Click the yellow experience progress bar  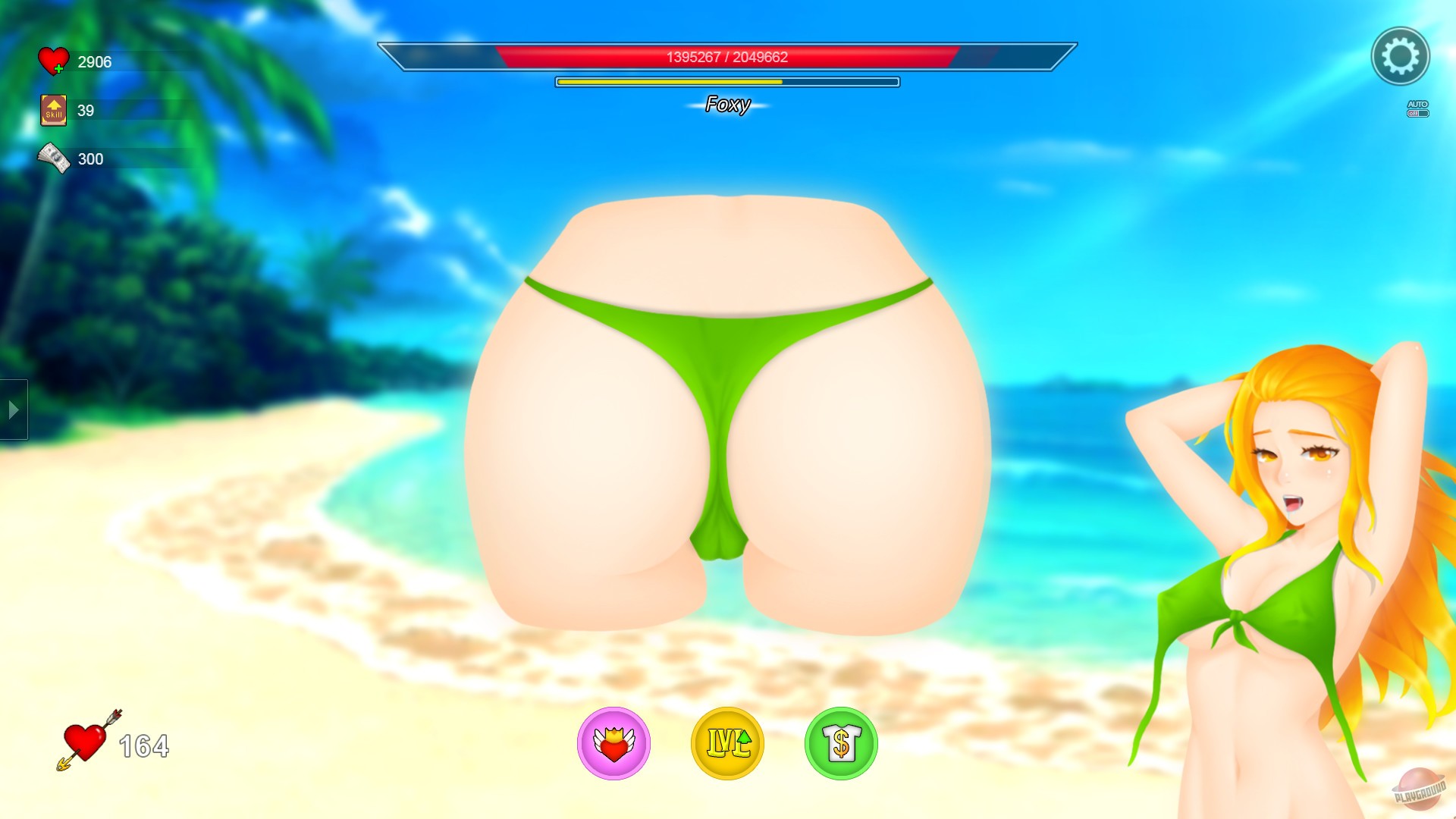(x=726, y=81)
